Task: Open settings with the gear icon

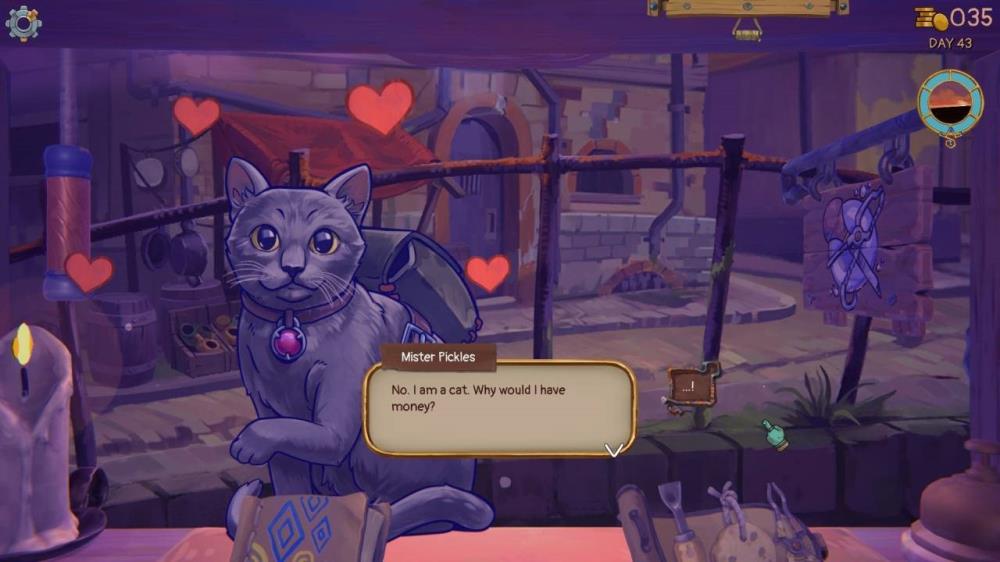Action: (23, 22)
